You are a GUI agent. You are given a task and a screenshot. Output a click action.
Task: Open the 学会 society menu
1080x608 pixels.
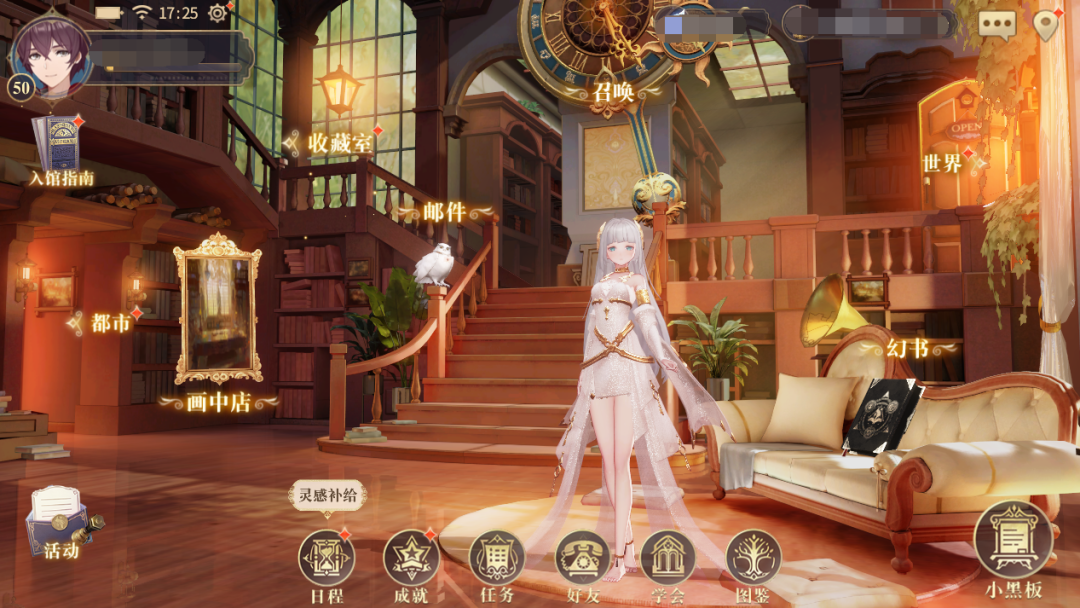coord(668,557)
